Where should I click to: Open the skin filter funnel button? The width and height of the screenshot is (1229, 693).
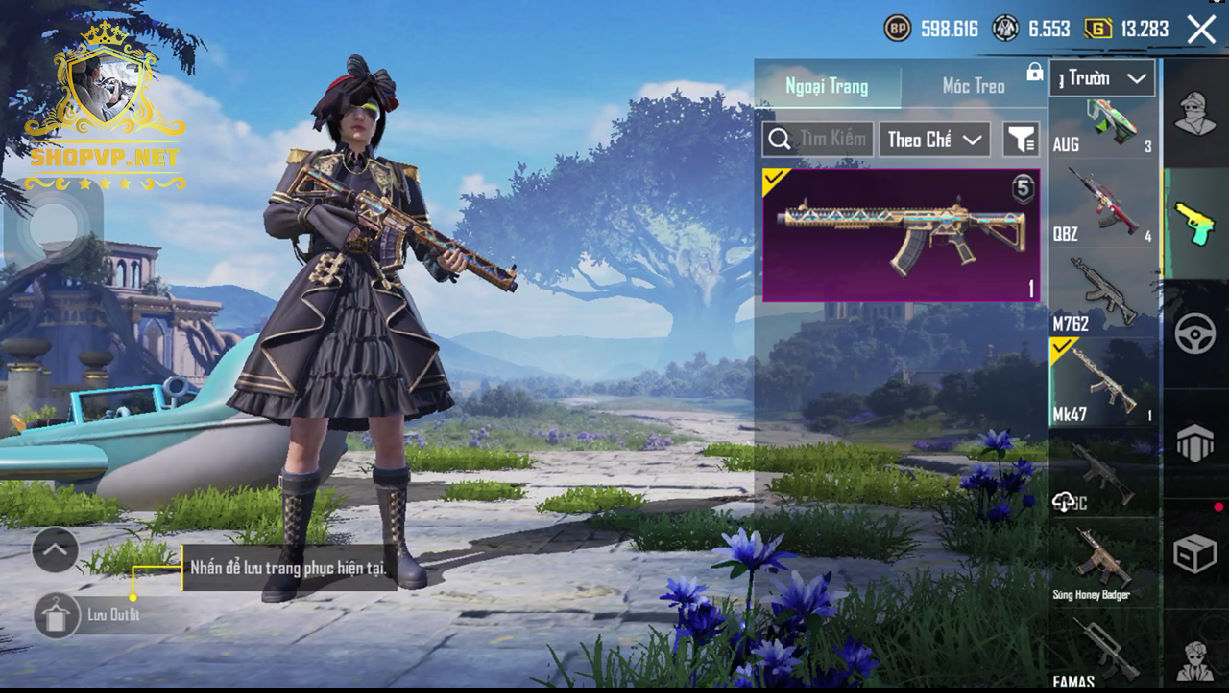1021,140
